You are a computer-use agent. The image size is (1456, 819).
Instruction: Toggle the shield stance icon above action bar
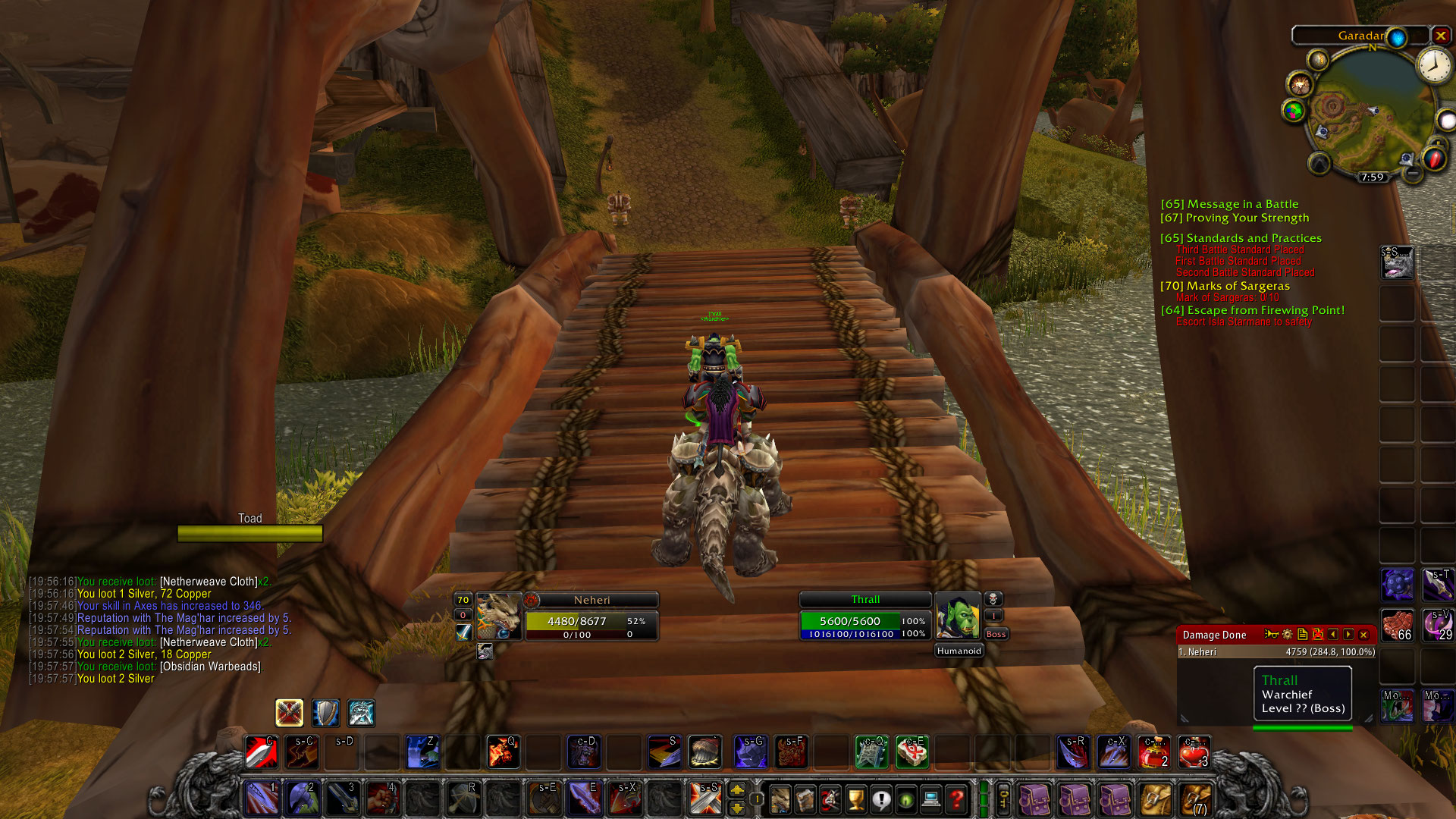(325, 713)
